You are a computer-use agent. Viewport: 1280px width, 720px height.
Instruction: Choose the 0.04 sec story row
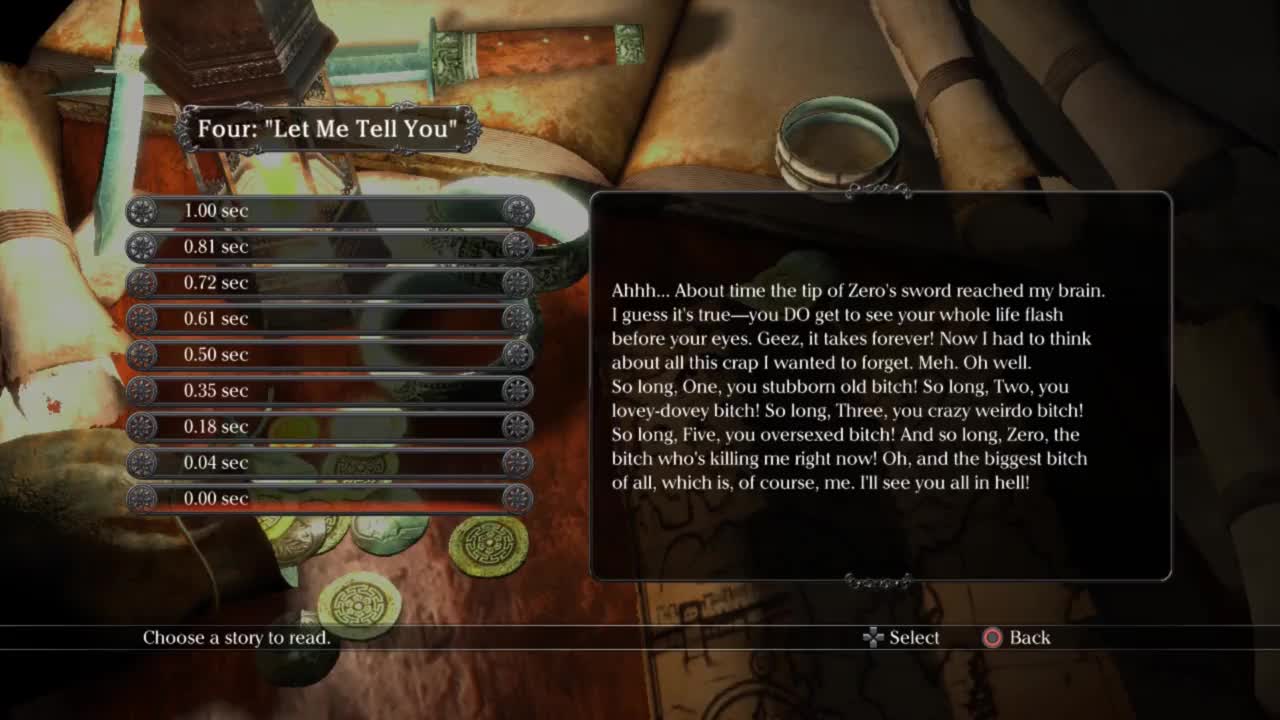[329, 463]
